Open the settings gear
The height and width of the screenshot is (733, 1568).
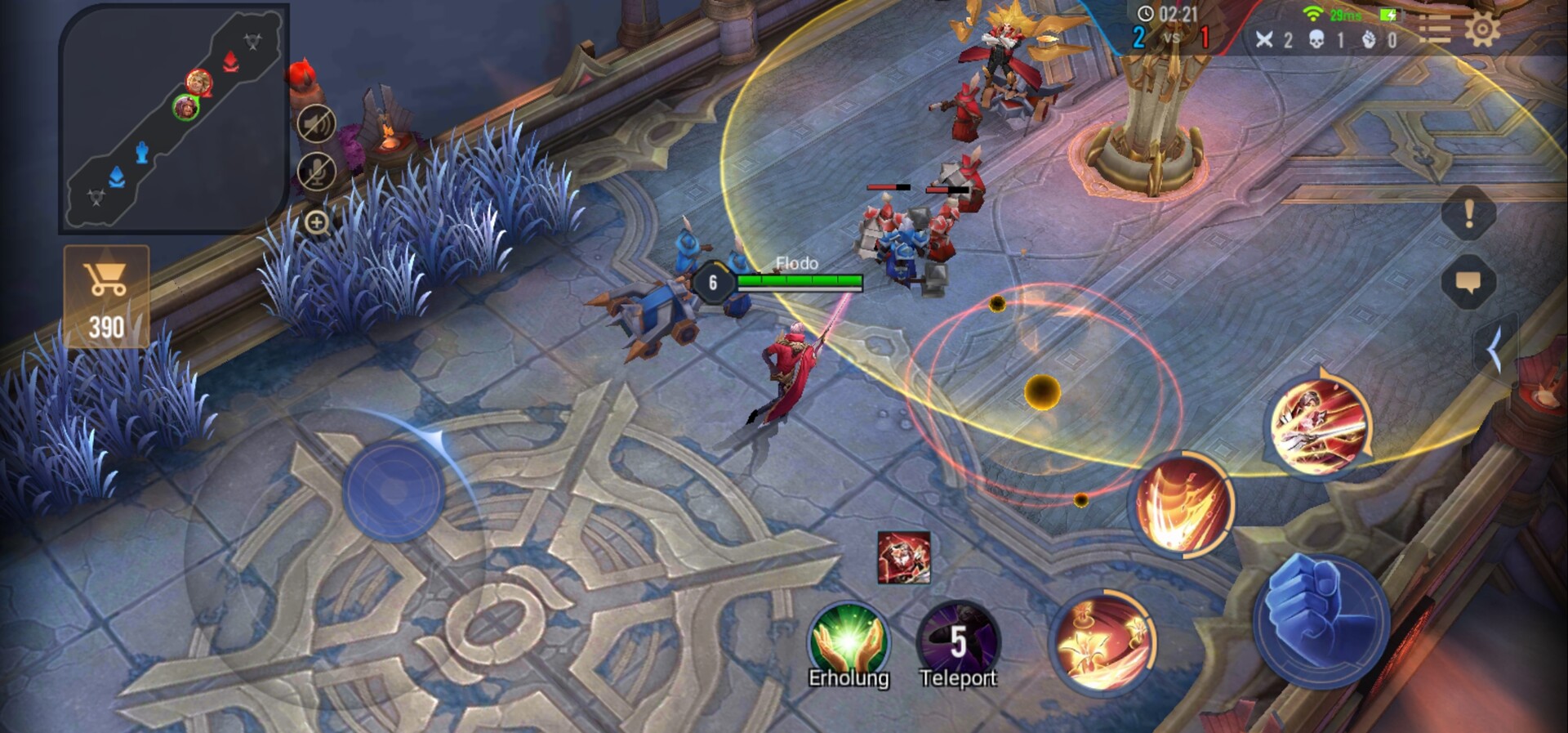coord(1481,29)
